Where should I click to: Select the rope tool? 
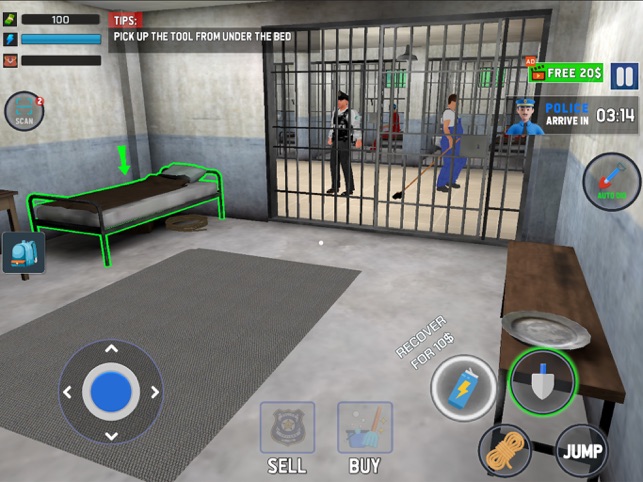pyautogui.click(x=505, y=450)
